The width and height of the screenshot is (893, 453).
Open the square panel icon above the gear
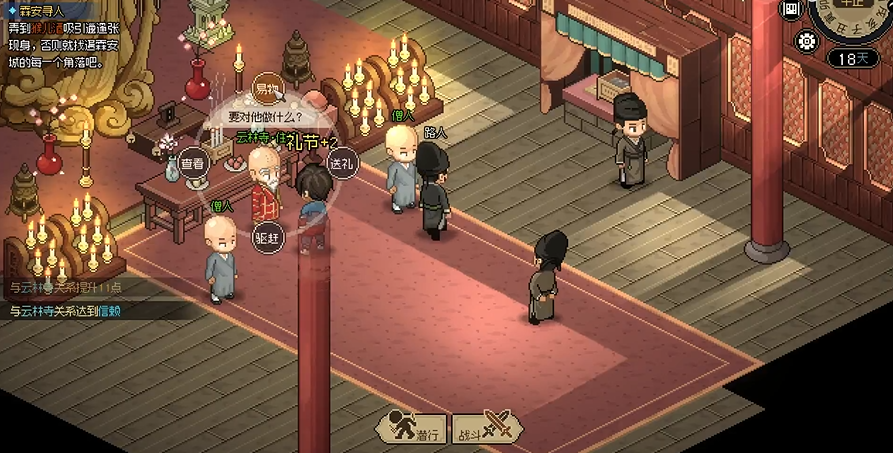click(x=791, y=11)
